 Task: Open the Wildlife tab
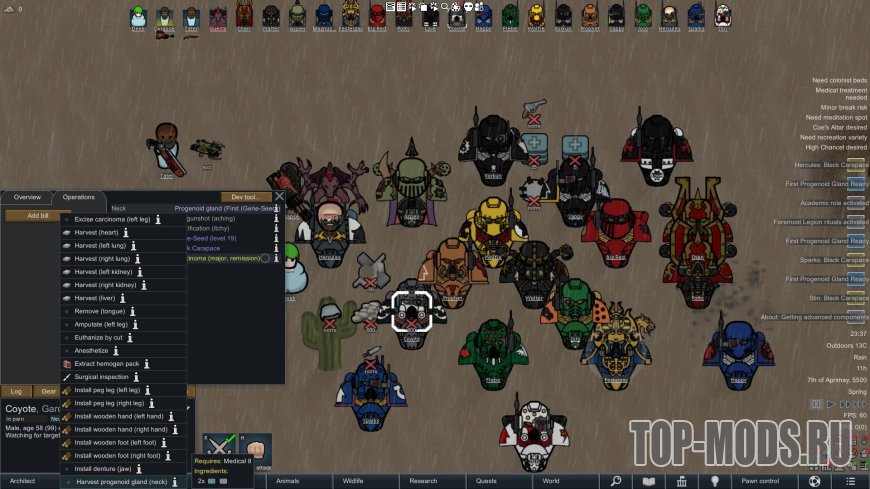(x=353, y=481)
